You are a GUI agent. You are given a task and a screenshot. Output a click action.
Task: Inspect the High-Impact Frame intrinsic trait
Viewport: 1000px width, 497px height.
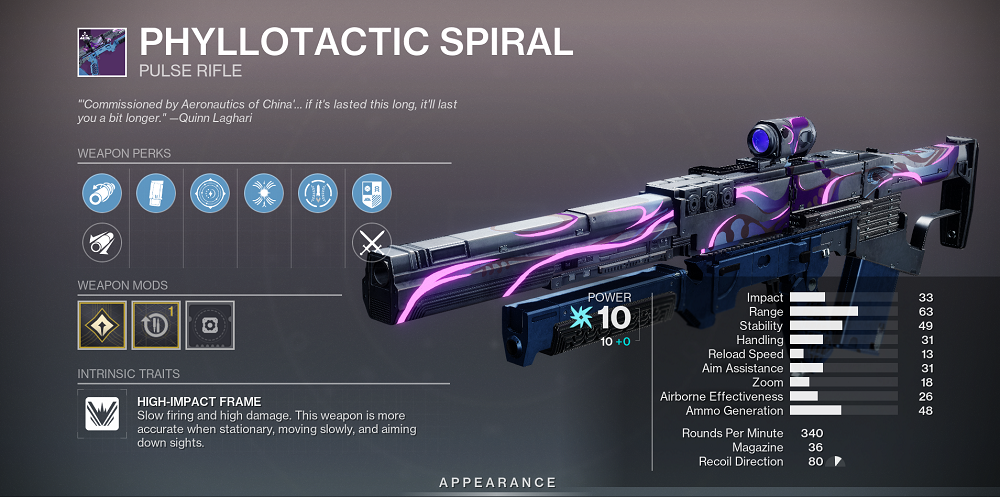tap(102, 414)
